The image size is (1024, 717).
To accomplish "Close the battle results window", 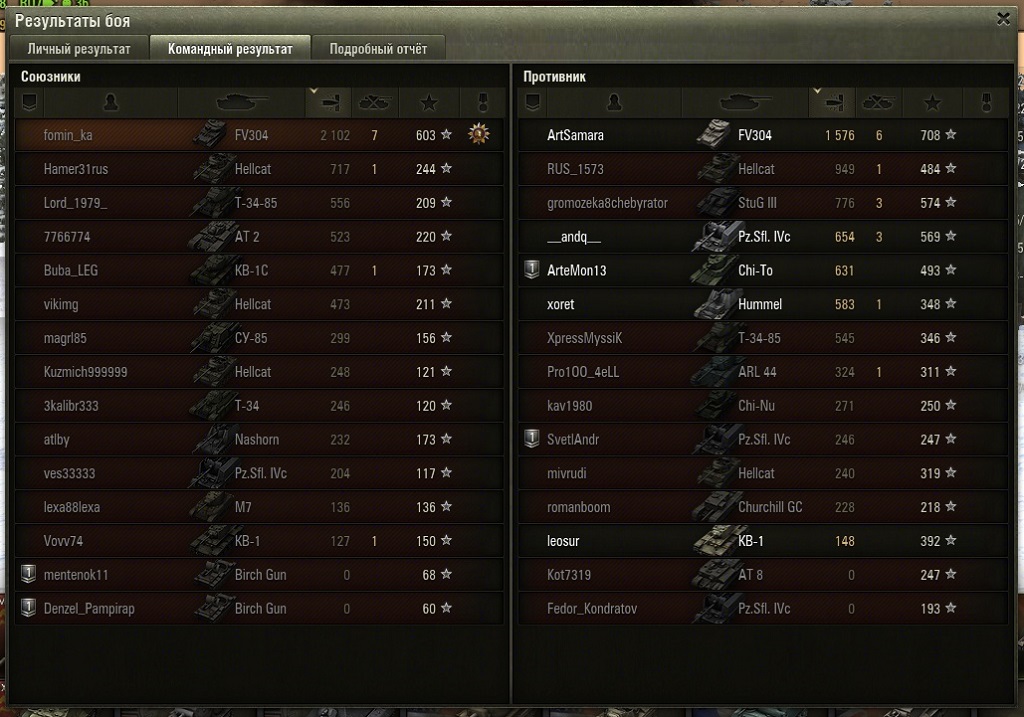I will click(x=1003, y=19).
